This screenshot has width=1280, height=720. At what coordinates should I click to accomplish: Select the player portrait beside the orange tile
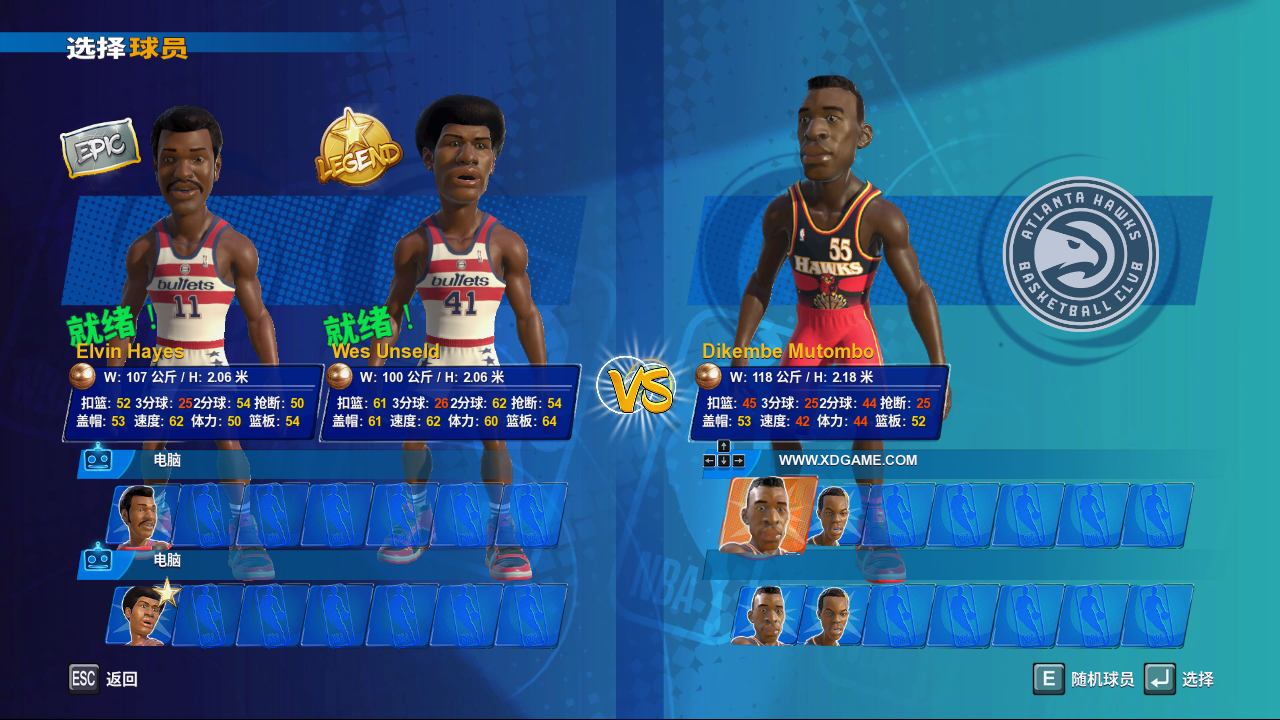(832, 516)
